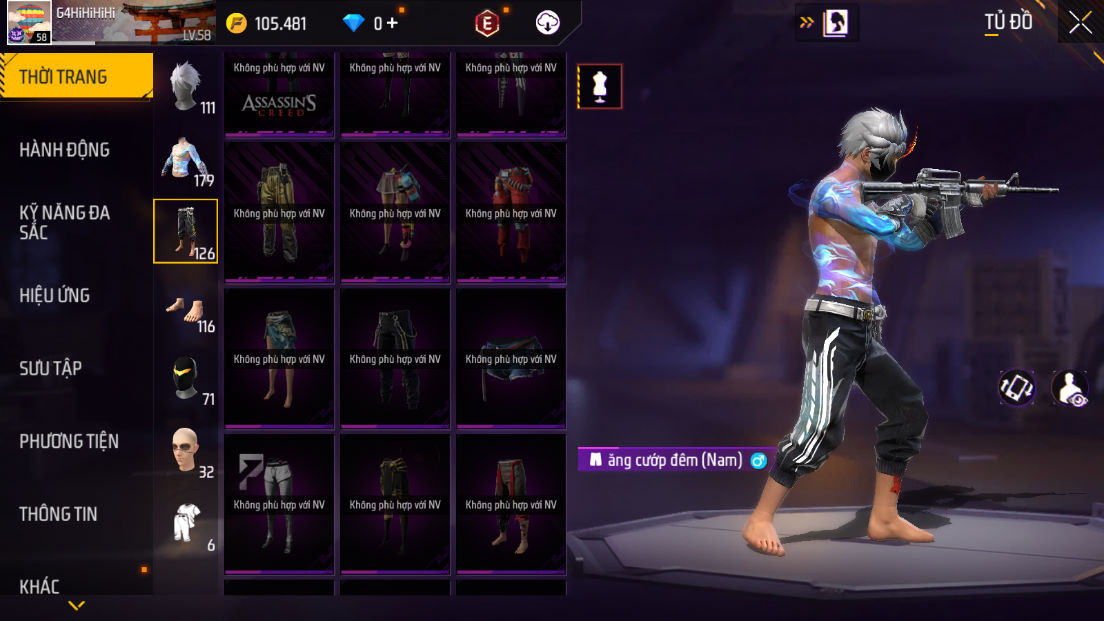Click the red E badge icon

487,23
